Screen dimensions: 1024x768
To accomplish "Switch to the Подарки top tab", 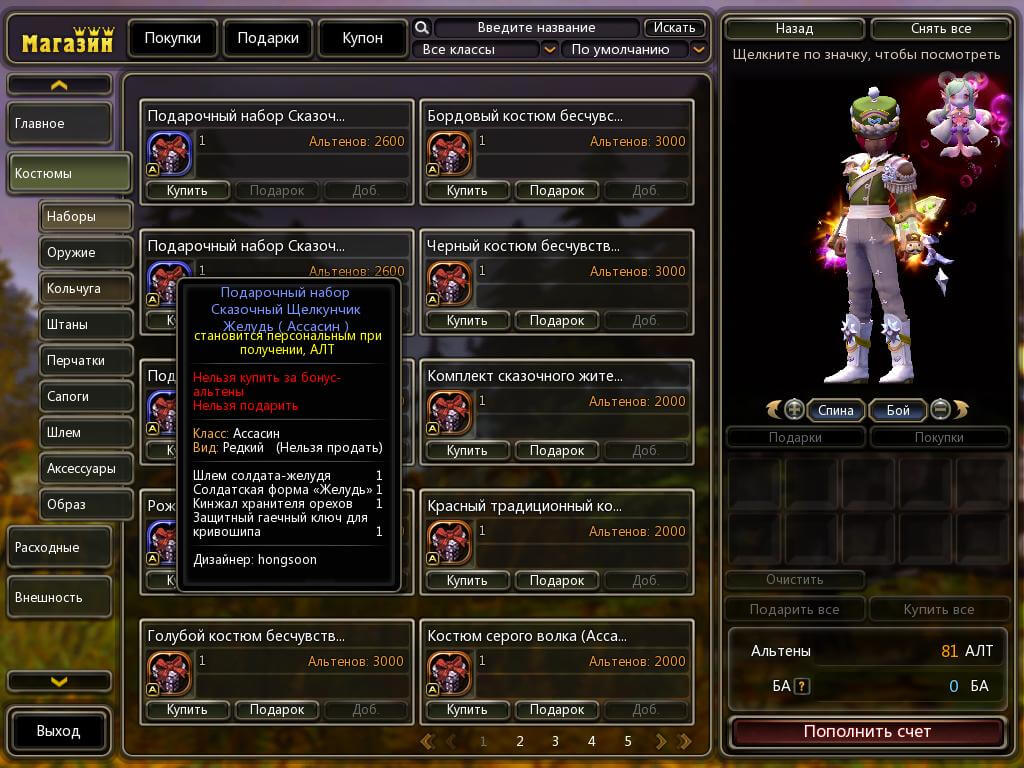I will point(267,38).
